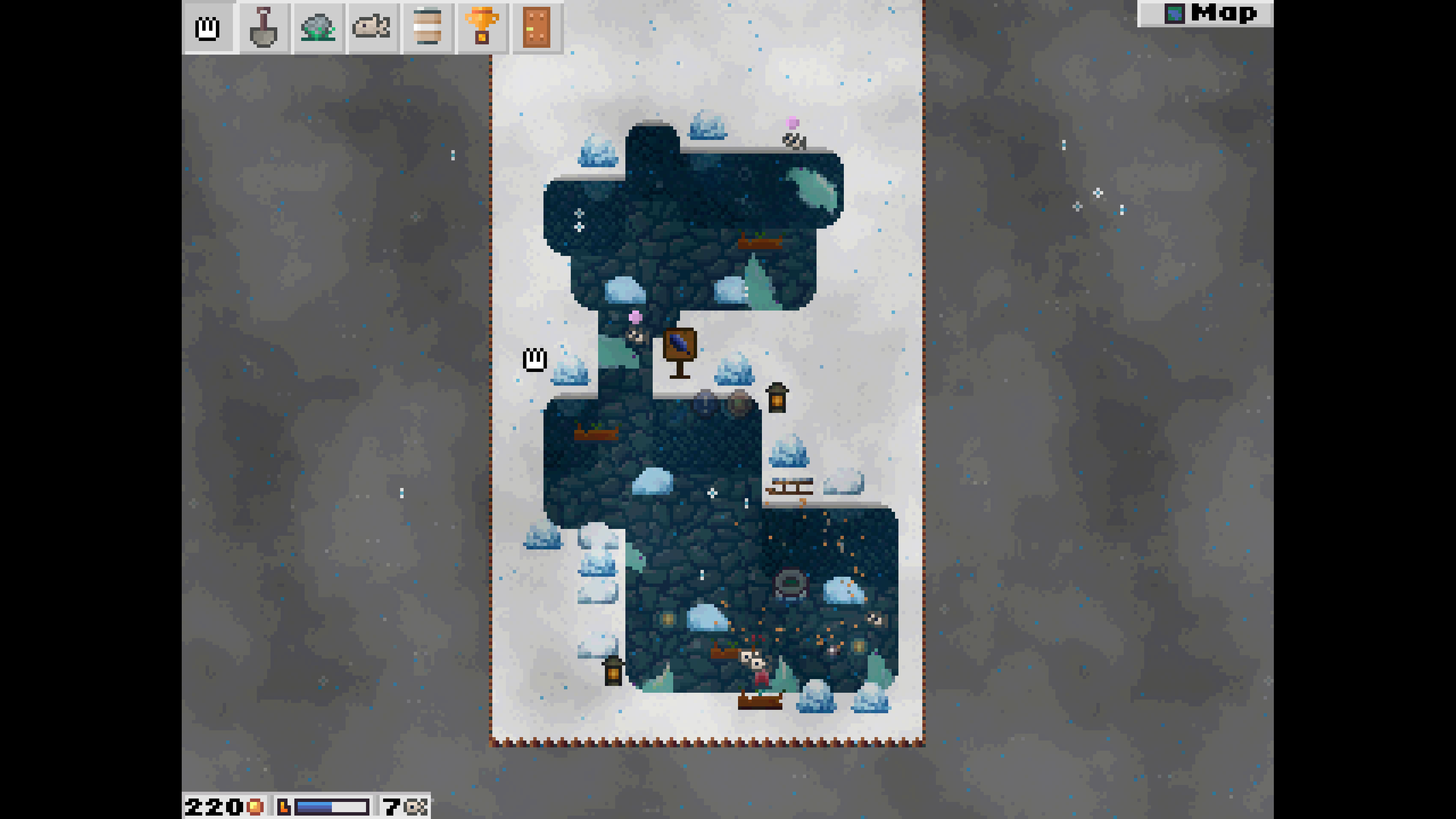The height and width of the screenshot is (819, 1456).
Task: Select the hand cursor tool
Action: point(207,27)
